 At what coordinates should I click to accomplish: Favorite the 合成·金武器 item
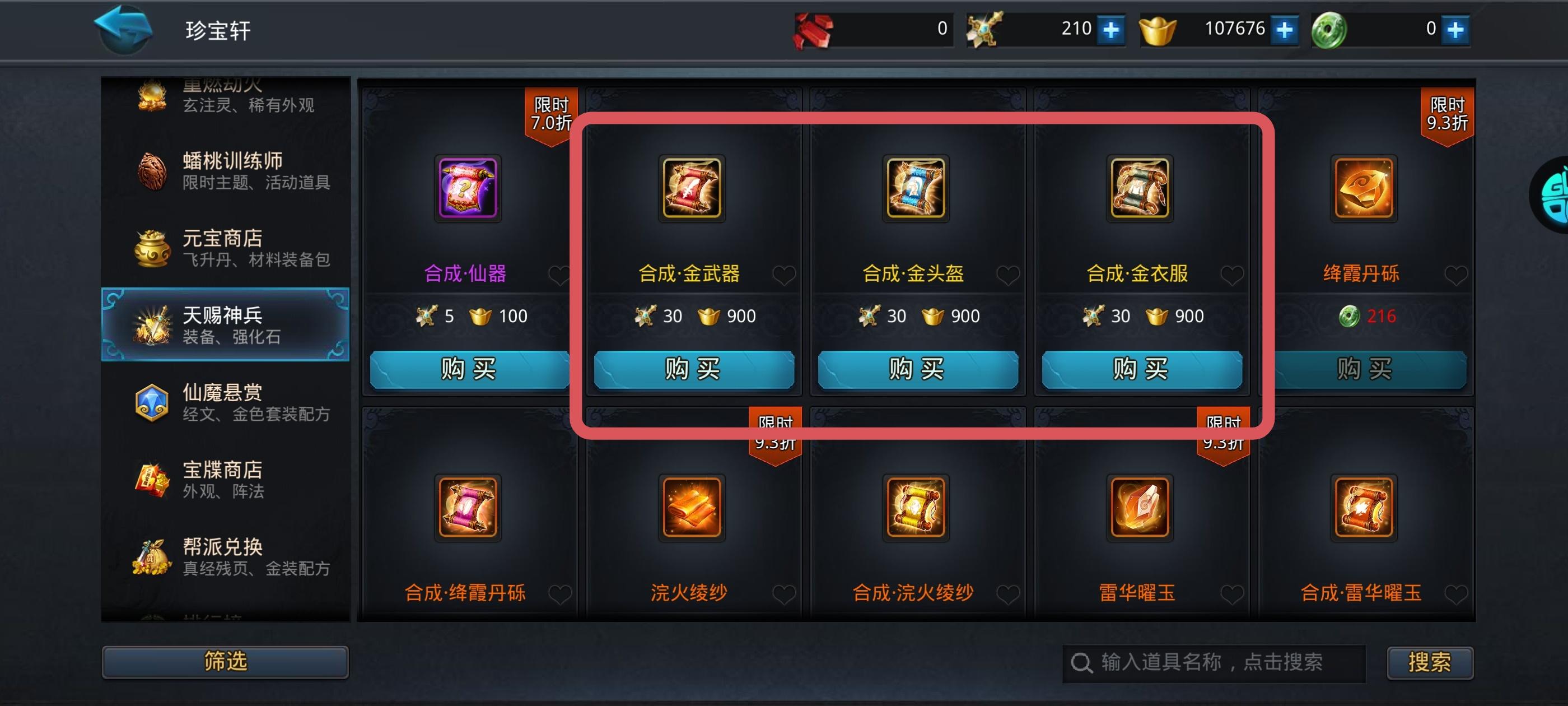pyautogui.click(x=783, y=275)
